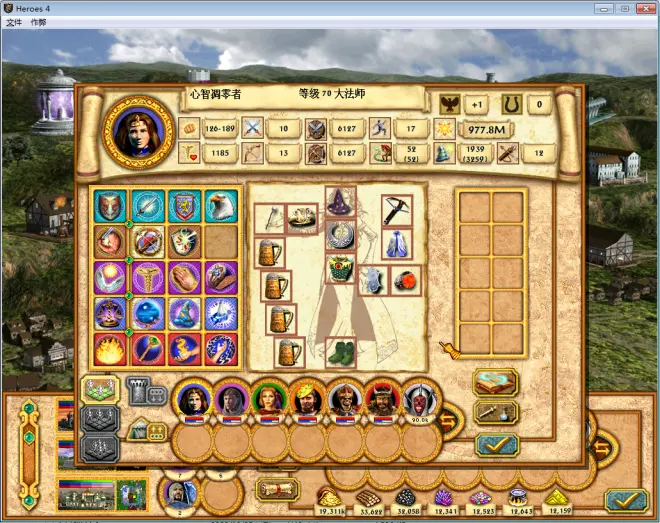Select the gold crown ring item
The height and width of the screenshot is (523, 660).
(303, 218)
